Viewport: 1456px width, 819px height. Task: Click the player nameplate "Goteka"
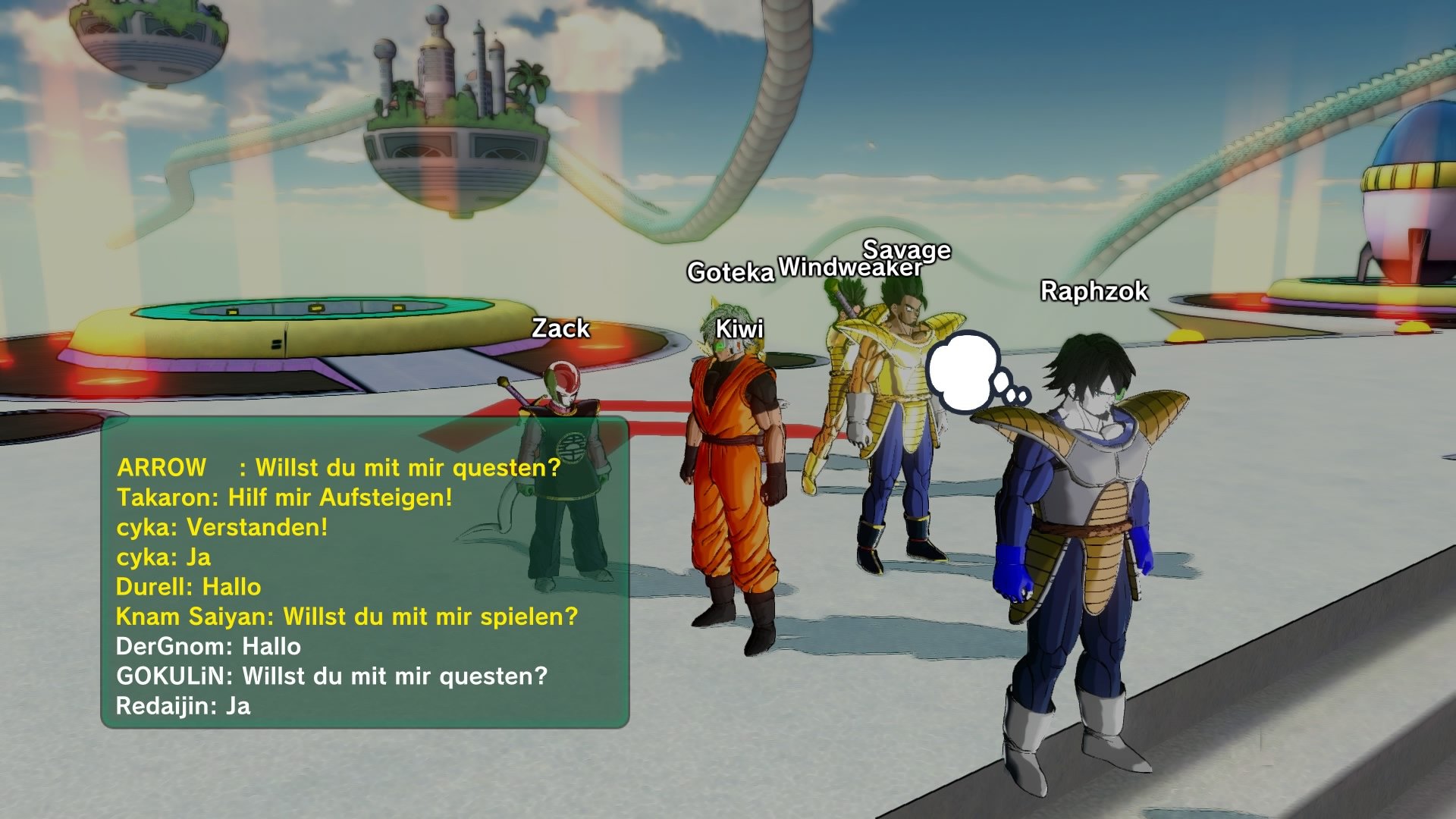point(730,271)
